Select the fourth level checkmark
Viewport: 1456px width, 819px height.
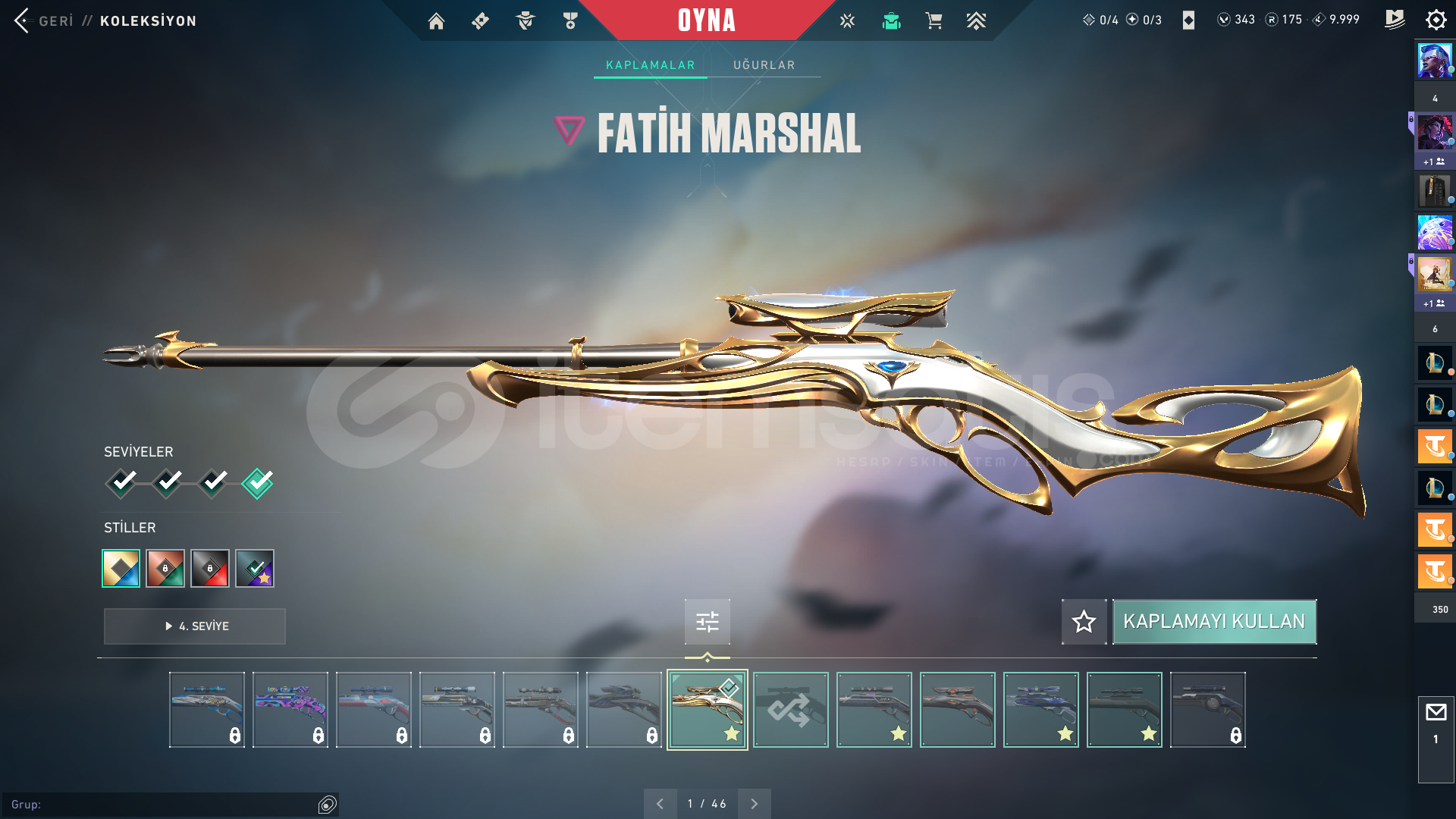click(x=258, y=482)
